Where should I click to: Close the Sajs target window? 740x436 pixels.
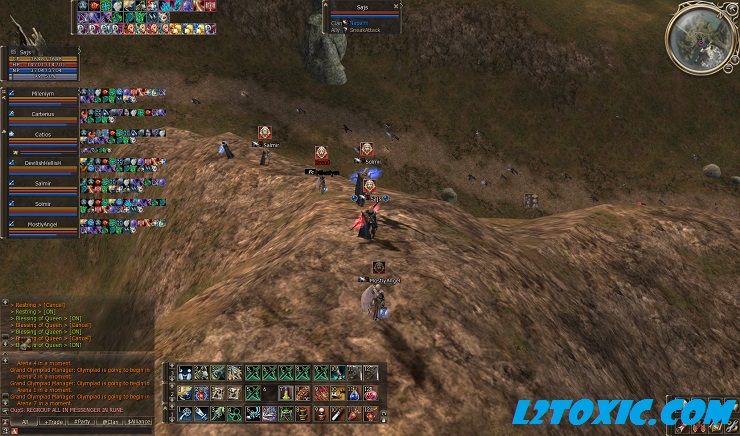(x=396, y=6)
